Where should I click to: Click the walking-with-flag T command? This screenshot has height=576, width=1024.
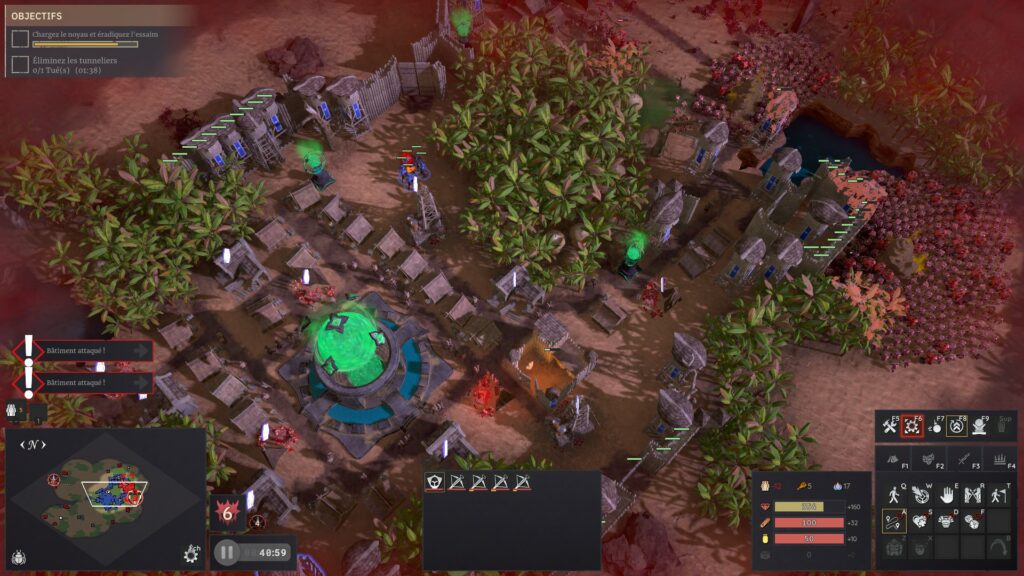998,494
